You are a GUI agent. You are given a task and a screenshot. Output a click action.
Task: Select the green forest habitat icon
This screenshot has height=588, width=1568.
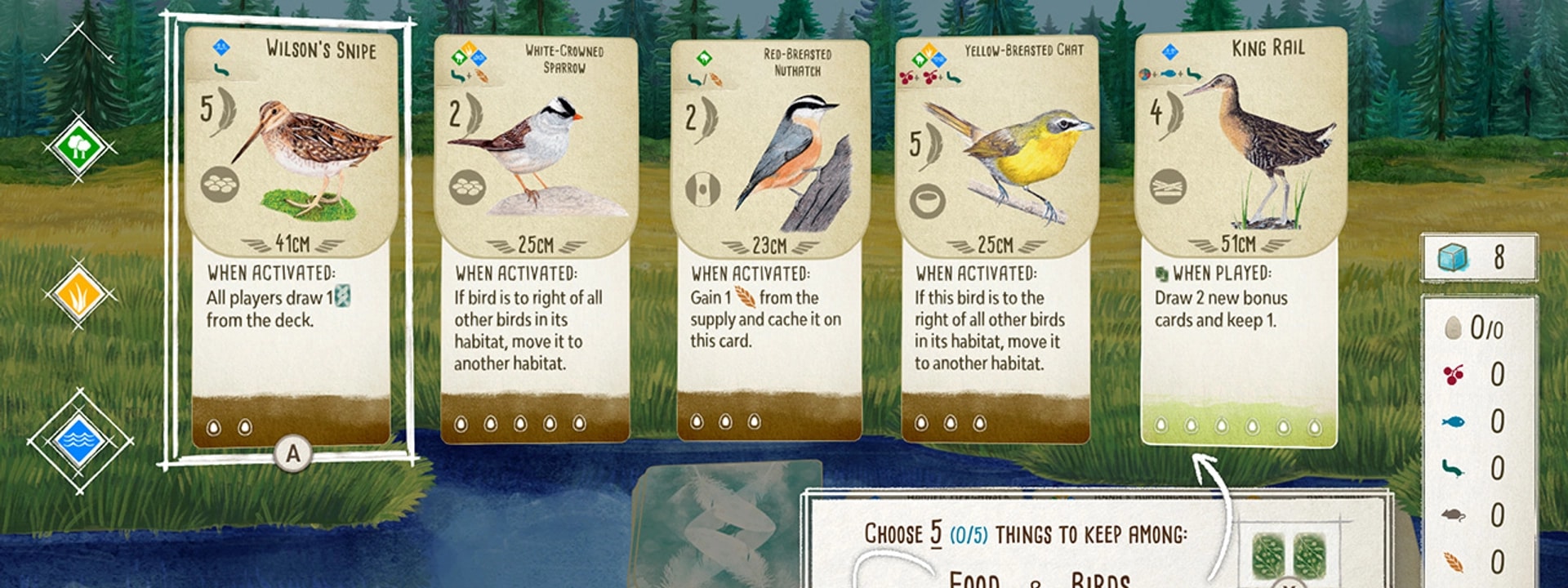[78, 148]
